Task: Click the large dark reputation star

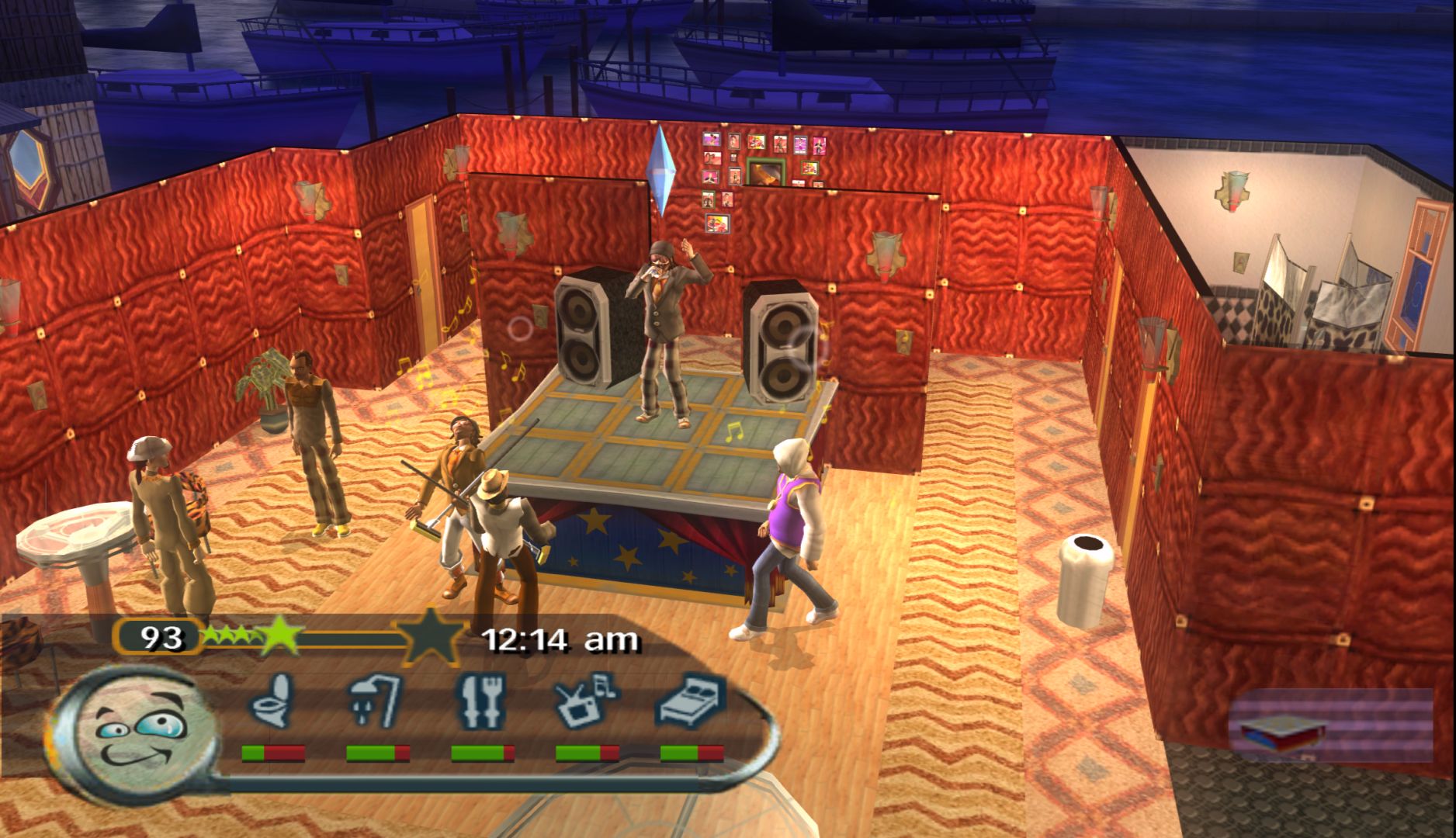Action: tap(429, 636)
